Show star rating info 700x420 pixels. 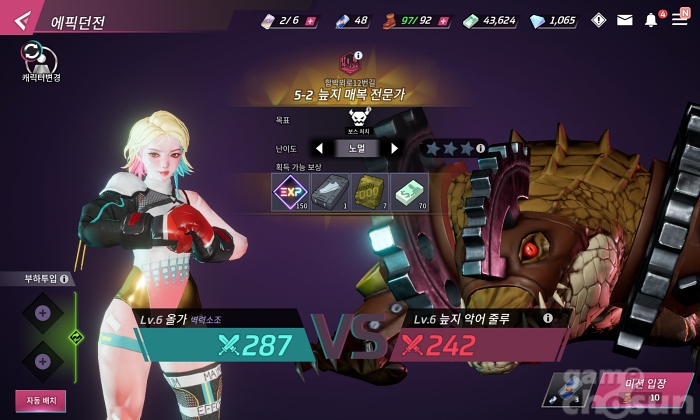(480, 148)
